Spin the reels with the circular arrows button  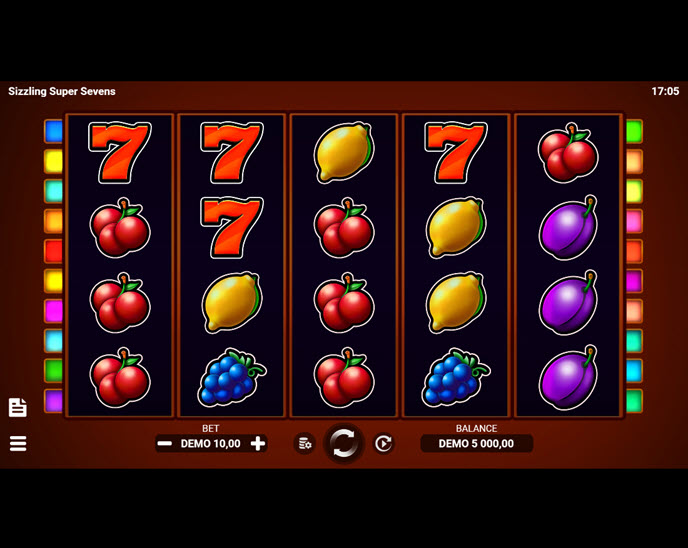pos(343,443)
